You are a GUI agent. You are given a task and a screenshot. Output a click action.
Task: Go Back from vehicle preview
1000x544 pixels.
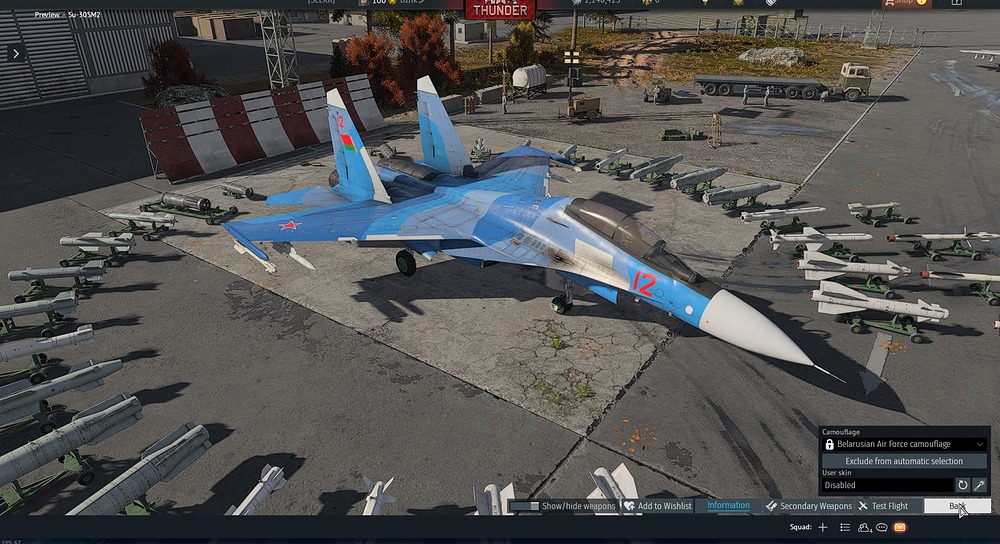pyautogui.click(x=956, y=506)
